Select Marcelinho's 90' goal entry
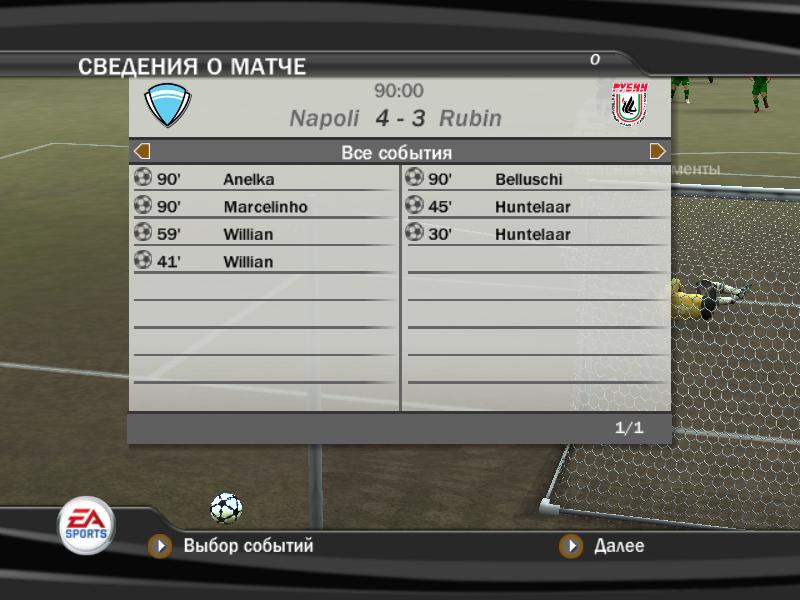Viewport: 800px width, 600px height. pyautogui.click(x=264, y=207)
